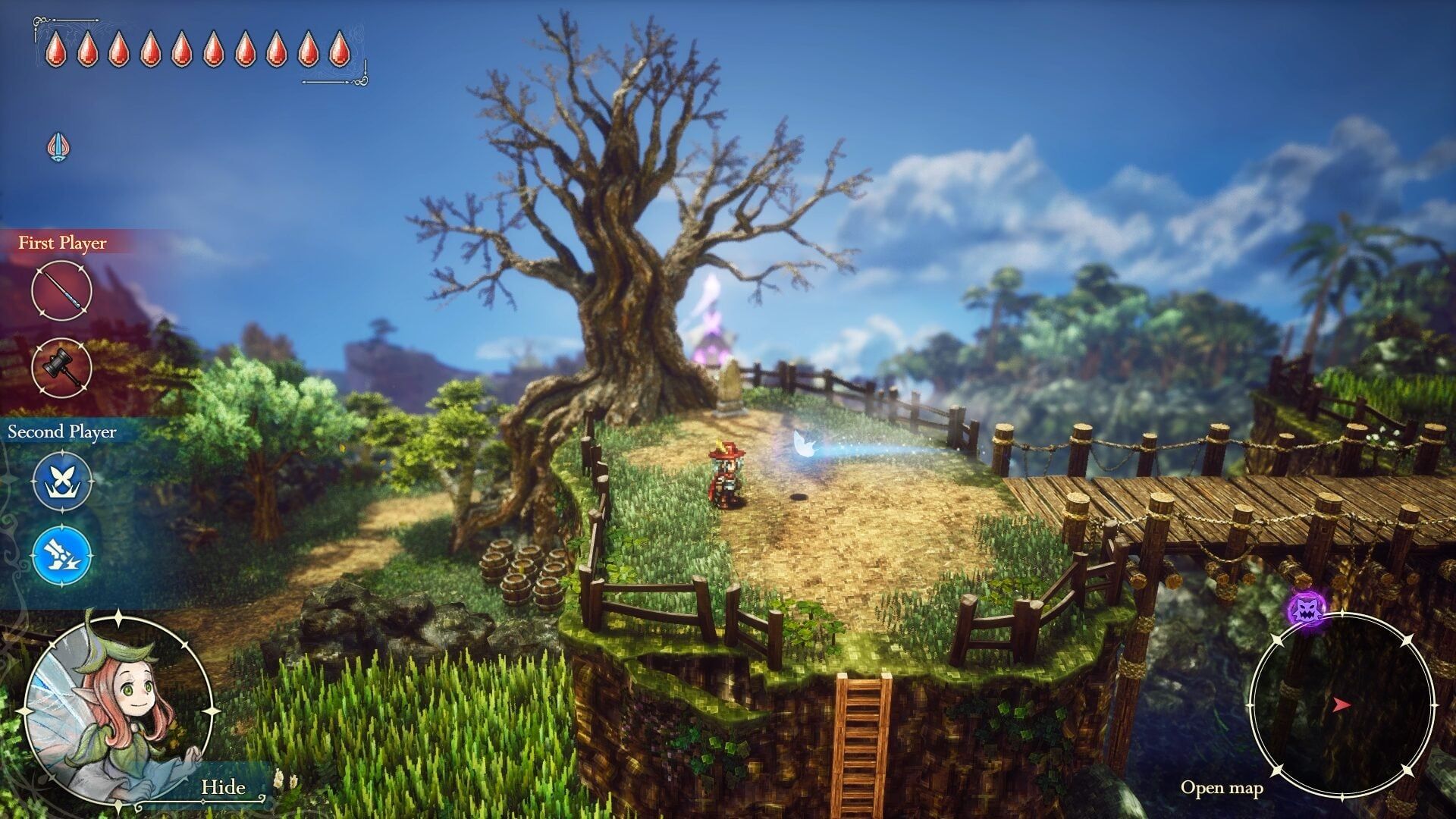Toggle the Hide option on the fairy portrait panel

pyautogui.click(x=224, y=788)
